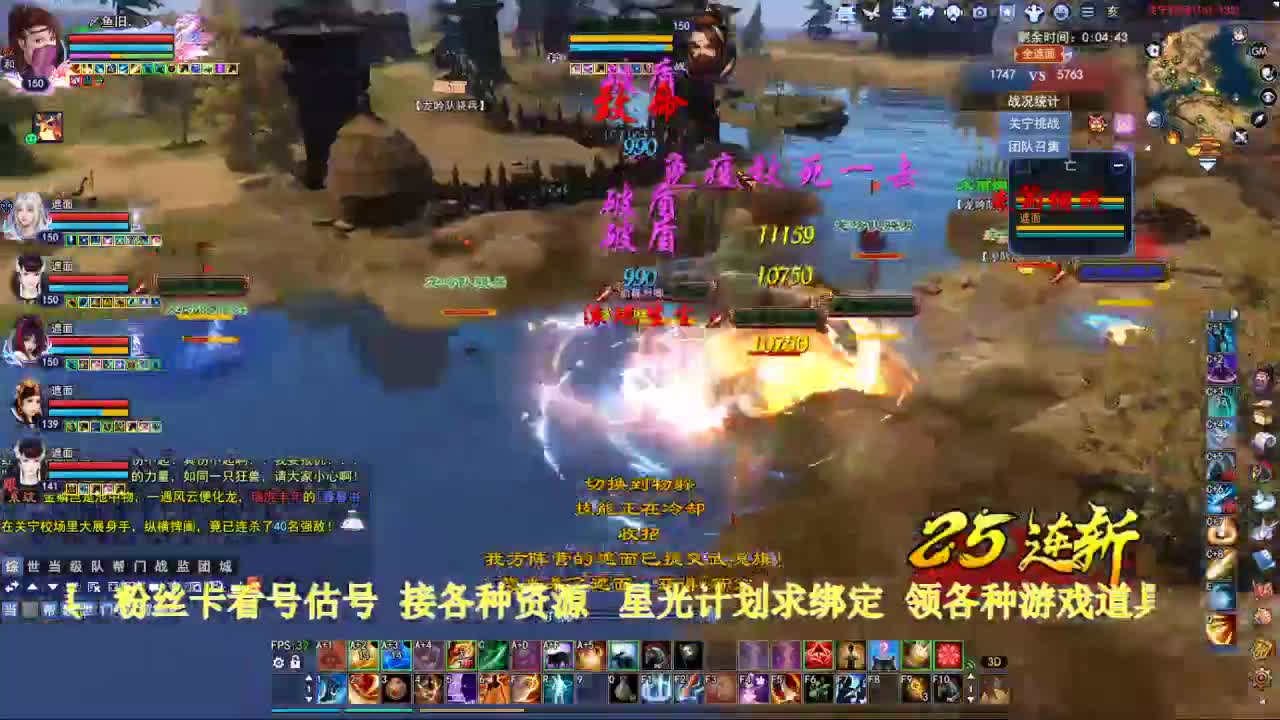Viewport: 1280px width, 720px height.
Task: Toggle the red 全遮面 target selection button
Action: point(1038,55)
